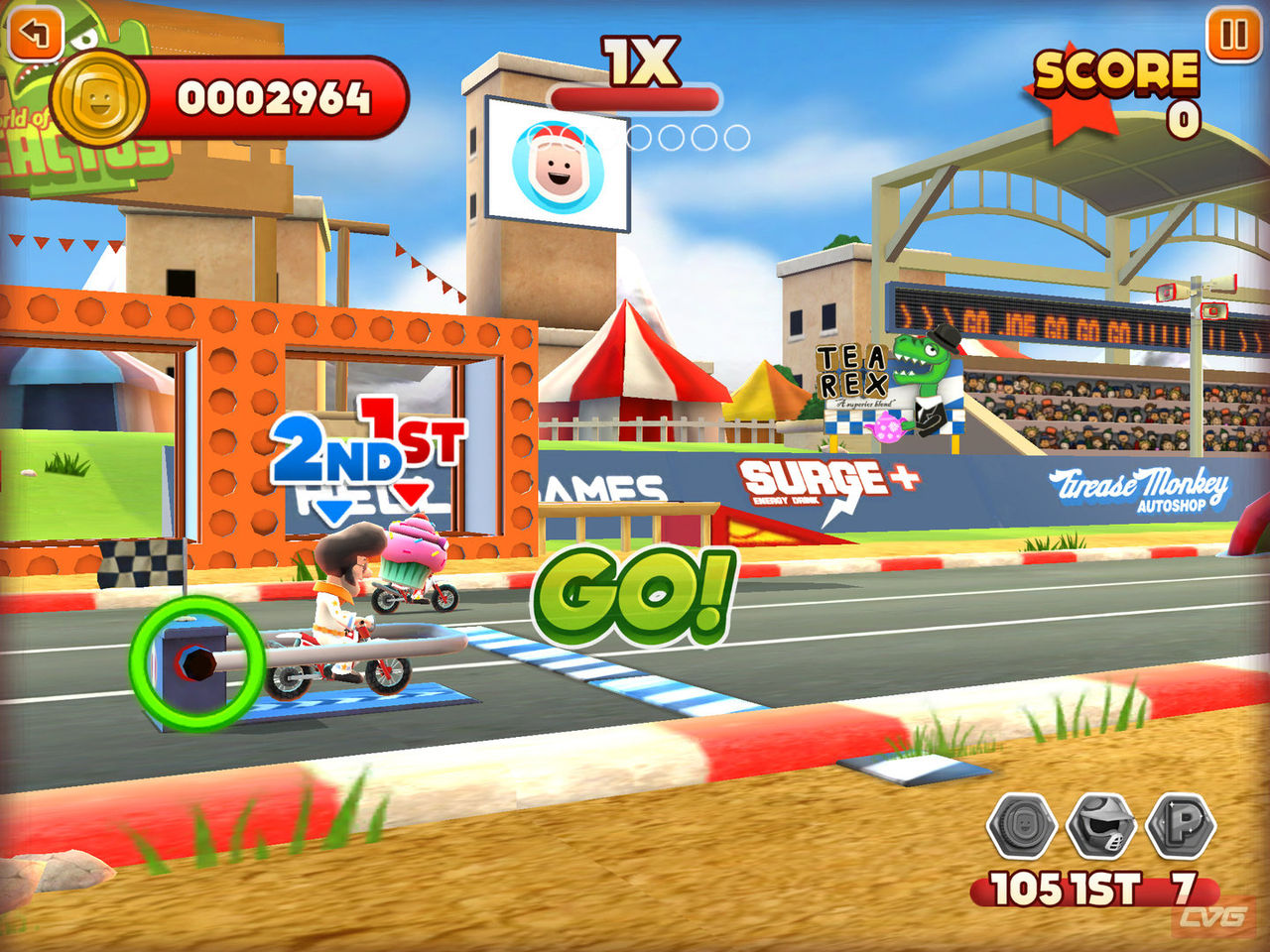The image size is (1270, 952).
Task: Tap the orange back arrow button
Action: (35, 33)
